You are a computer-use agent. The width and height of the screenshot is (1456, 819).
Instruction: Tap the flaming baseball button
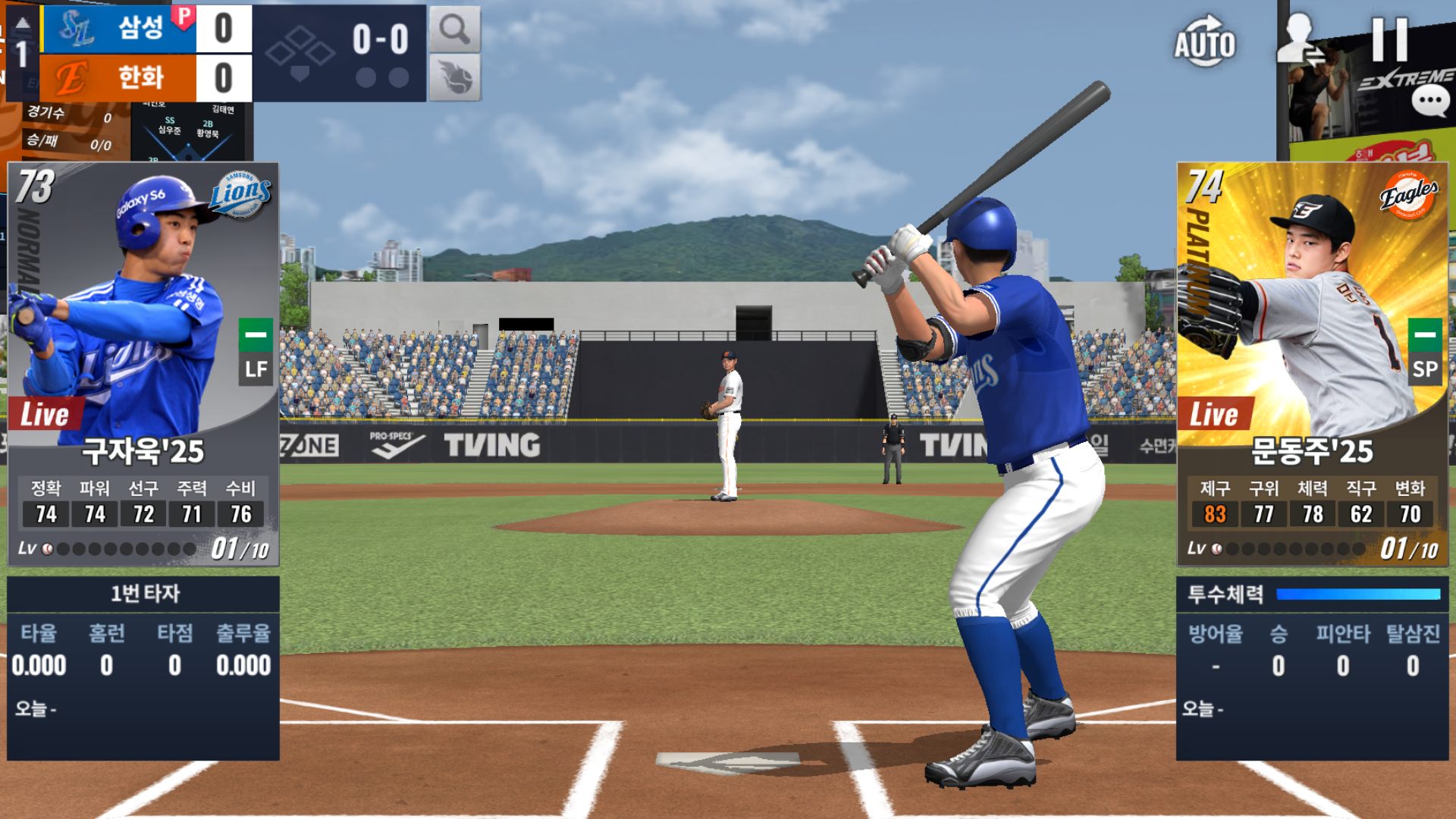(x=455, y=77)
